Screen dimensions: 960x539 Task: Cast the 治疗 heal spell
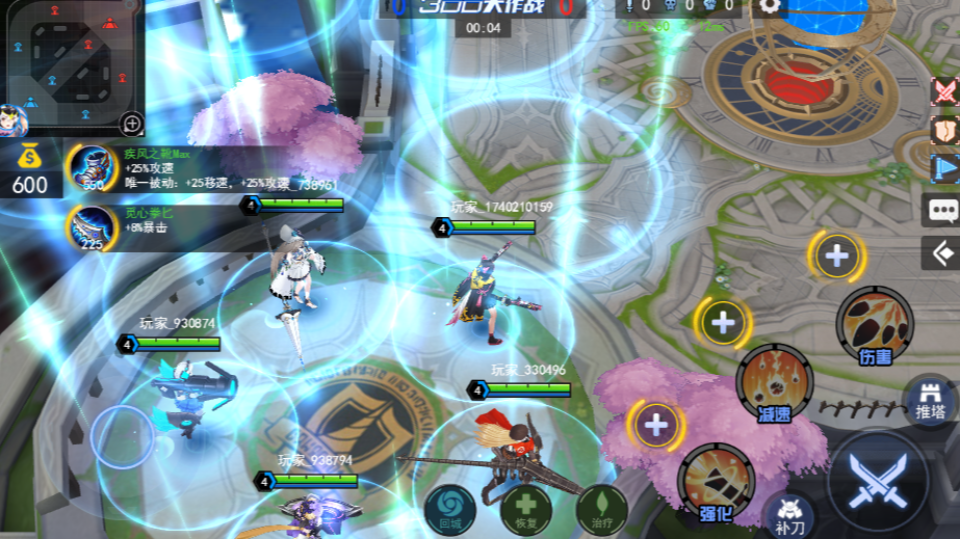coord(601,508)
